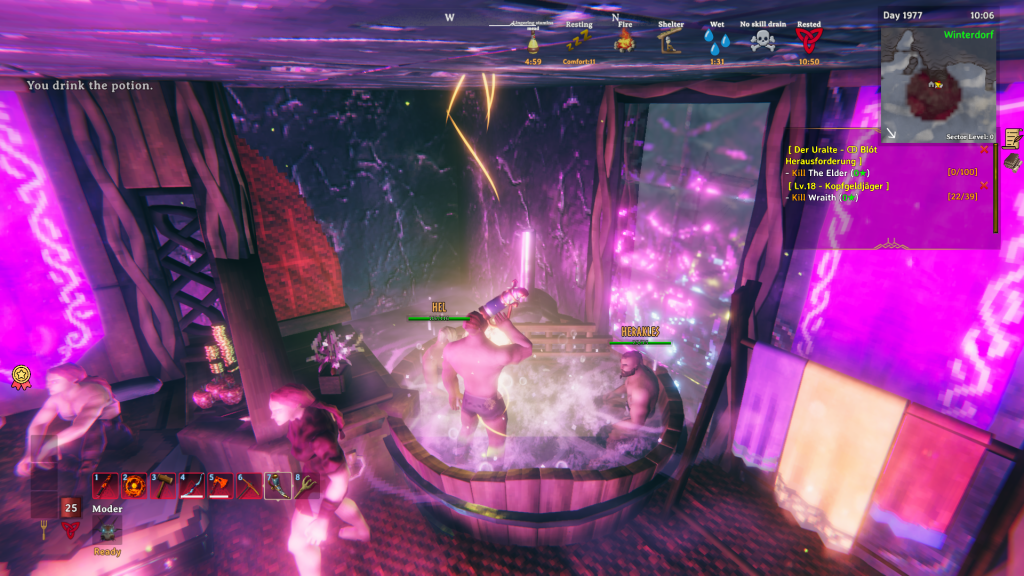
Task: Click the Shelter status effect icon
Action: click(670, 42)
